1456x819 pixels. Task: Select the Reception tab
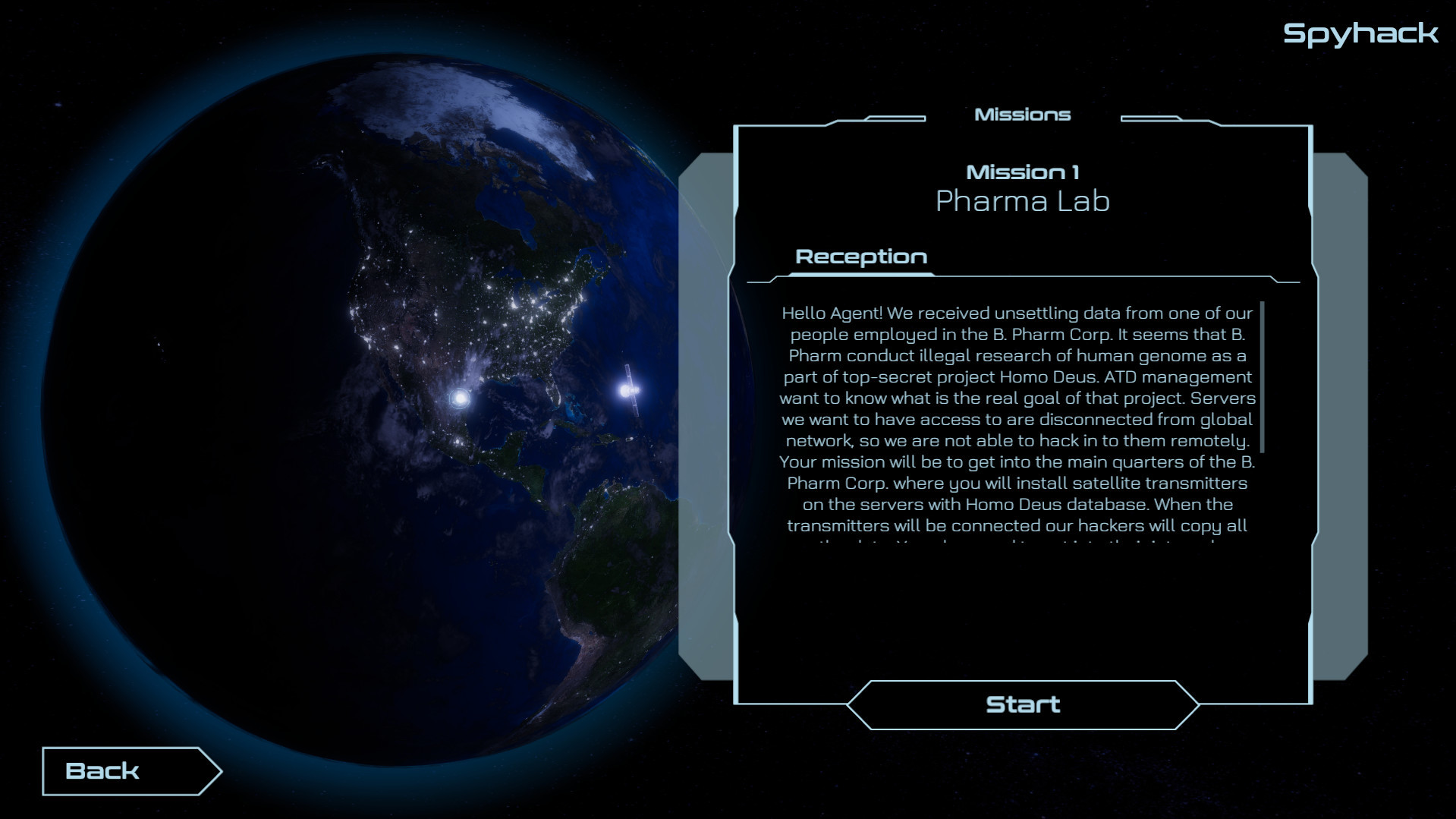[860, 257]
